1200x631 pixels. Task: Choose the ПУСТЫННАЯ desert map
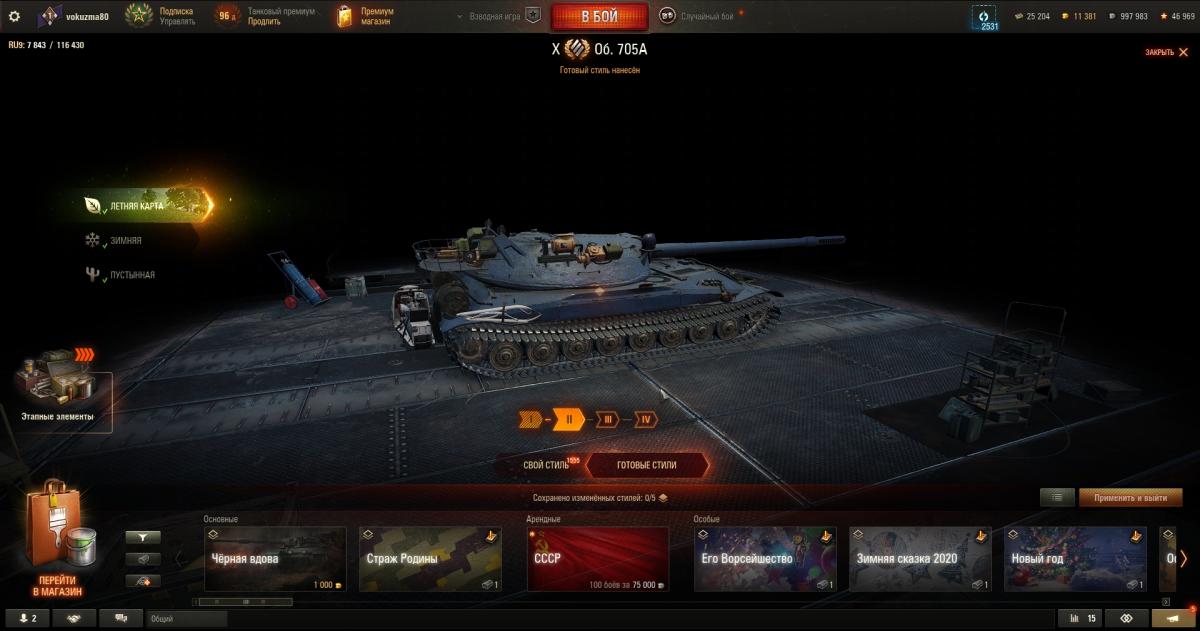coord(131,275)
